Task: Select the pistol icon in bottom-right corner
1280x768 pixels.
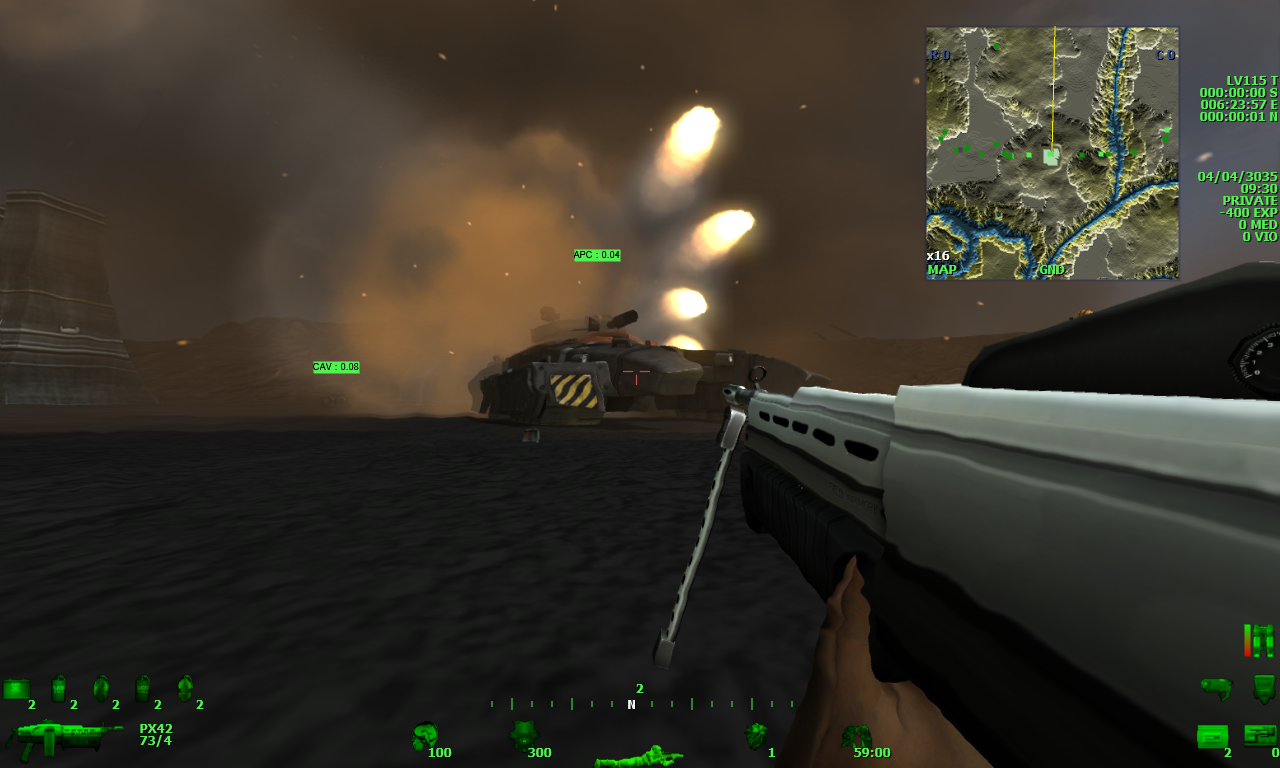Action: pyautogui.click(x=1217, y=688)
